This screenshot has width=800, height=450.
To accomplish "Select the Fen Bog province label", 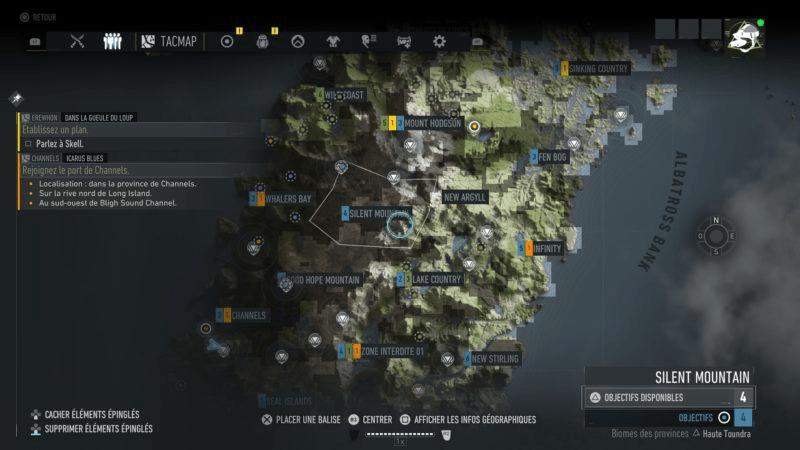I will (x=553, y=157).
